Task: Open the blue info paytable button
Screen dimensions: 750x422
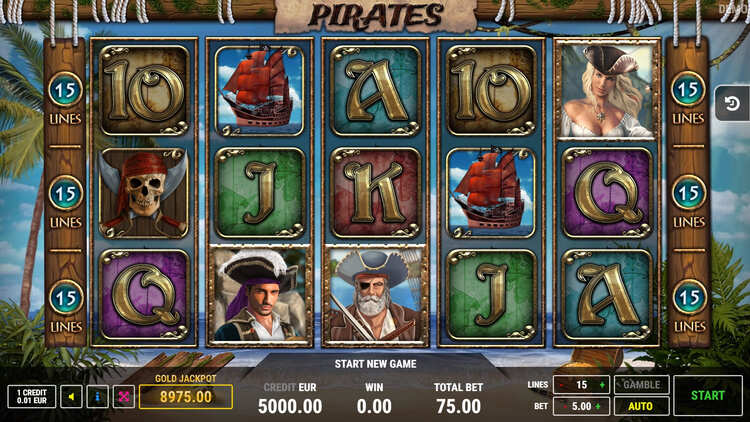Action: (98, 397)
